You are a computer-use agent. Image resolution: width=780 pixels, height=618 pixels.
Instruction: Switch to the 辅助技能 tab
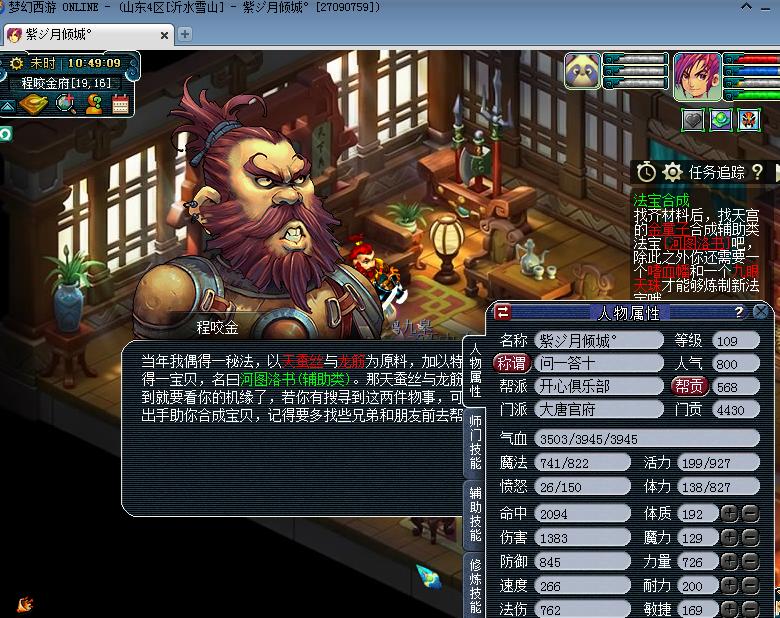[476, 513]
